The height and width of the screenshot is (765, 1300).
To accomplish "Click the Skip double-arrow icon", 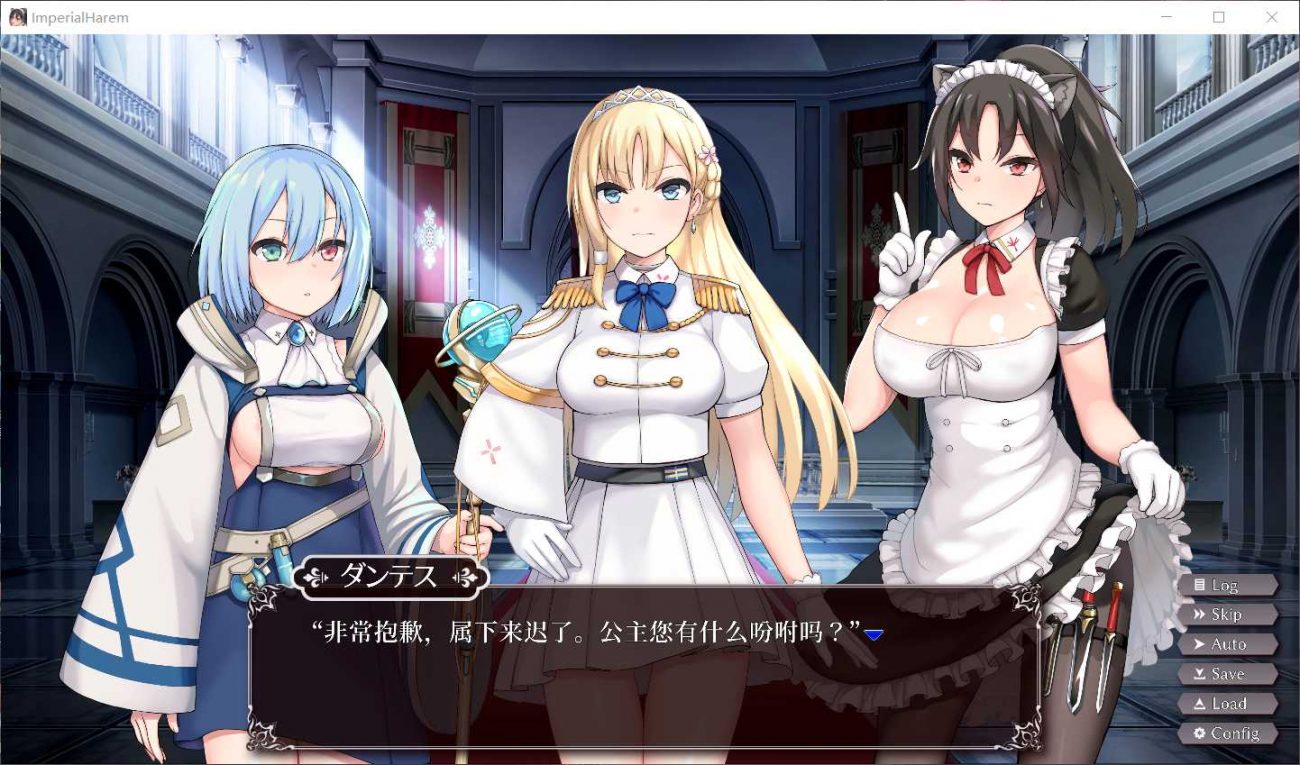I will [x=1198, y=615].
